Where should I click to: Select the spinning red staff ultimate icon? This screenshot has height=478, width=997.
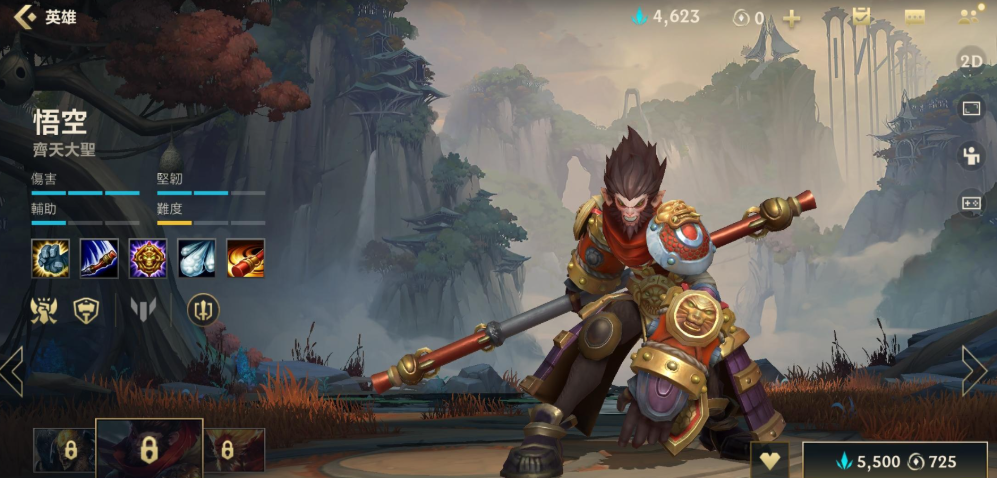click(245, 258)
